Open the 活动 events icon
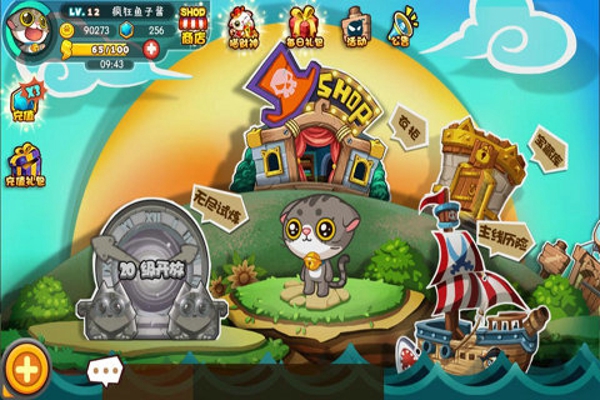600x400 pixels. pos(355,26)
